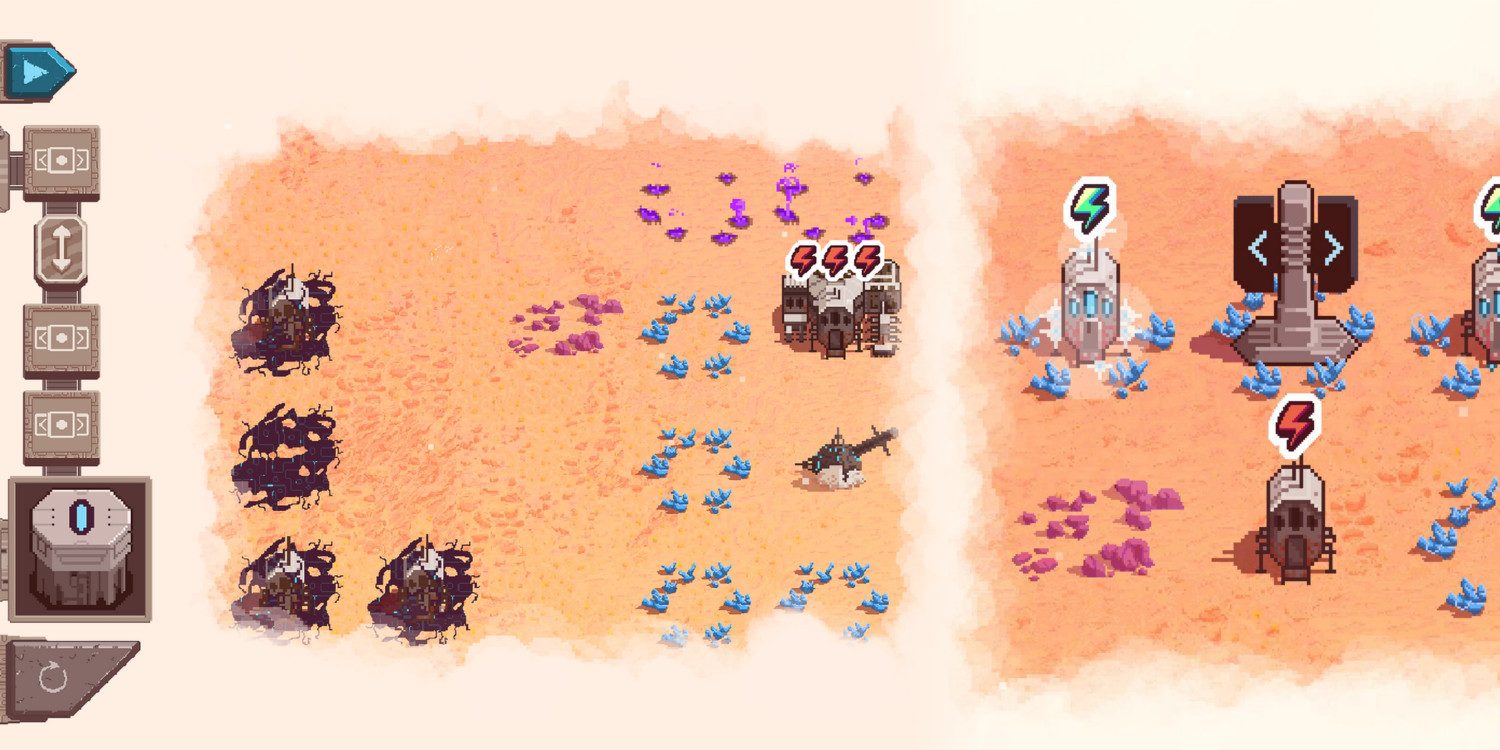Select the first unit slot in the sidebar
The width and height of the screenshot is (1500, 750).
pos(62,160)
